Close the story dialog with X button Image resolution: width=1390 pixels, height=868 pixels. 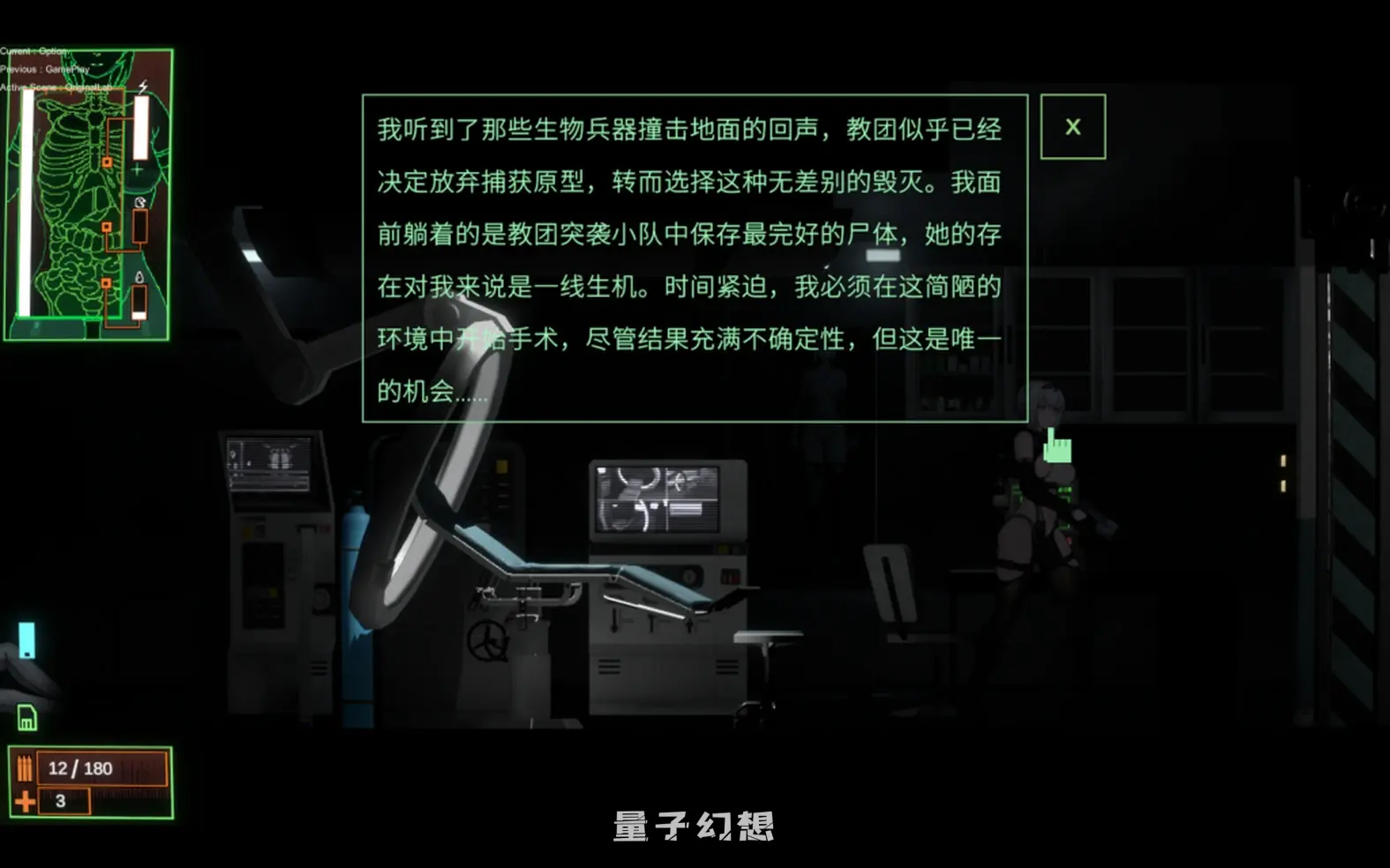point(1073,127)
